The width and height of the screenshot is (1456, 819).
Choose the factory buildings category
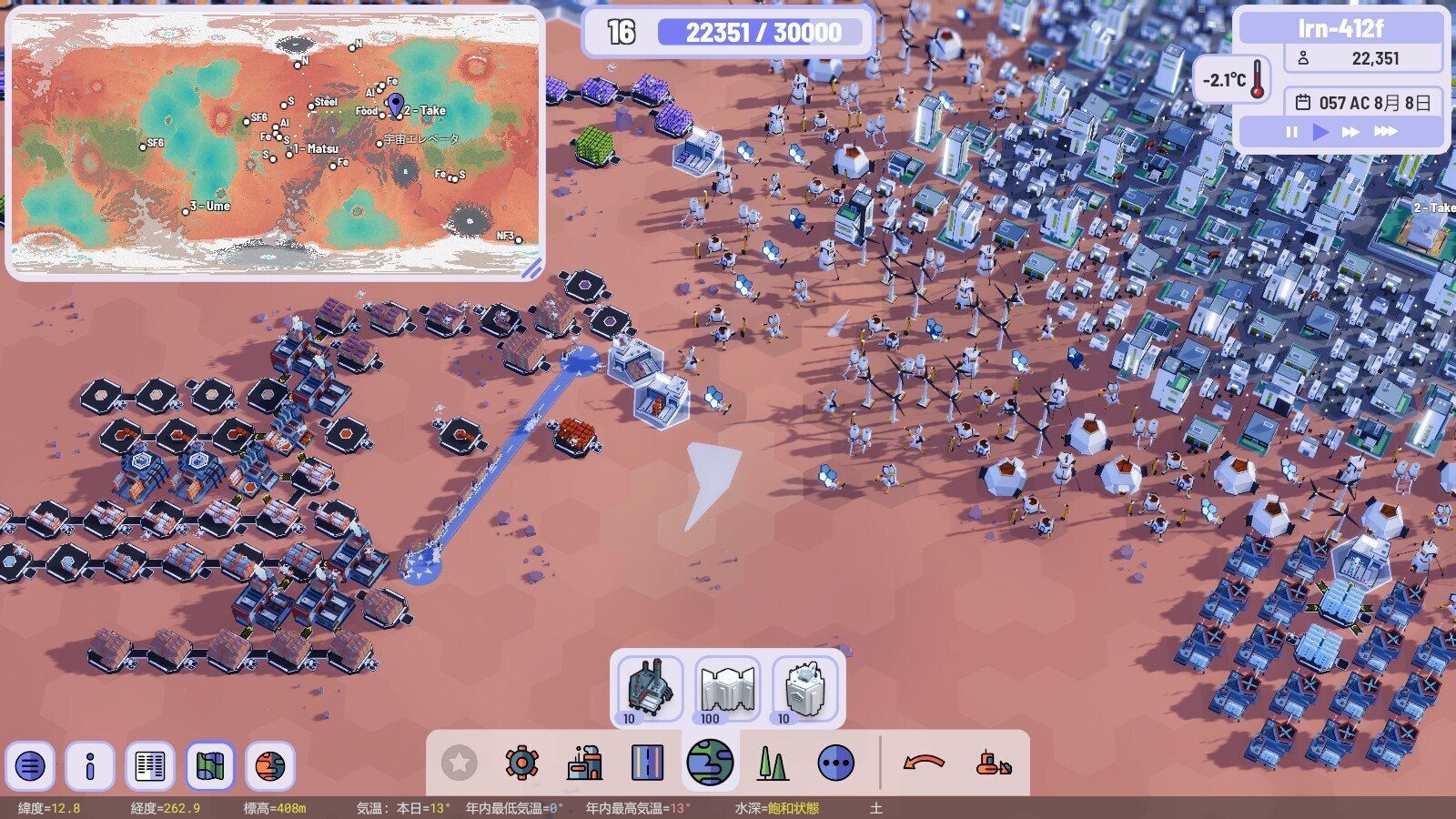tap(584, 763)
